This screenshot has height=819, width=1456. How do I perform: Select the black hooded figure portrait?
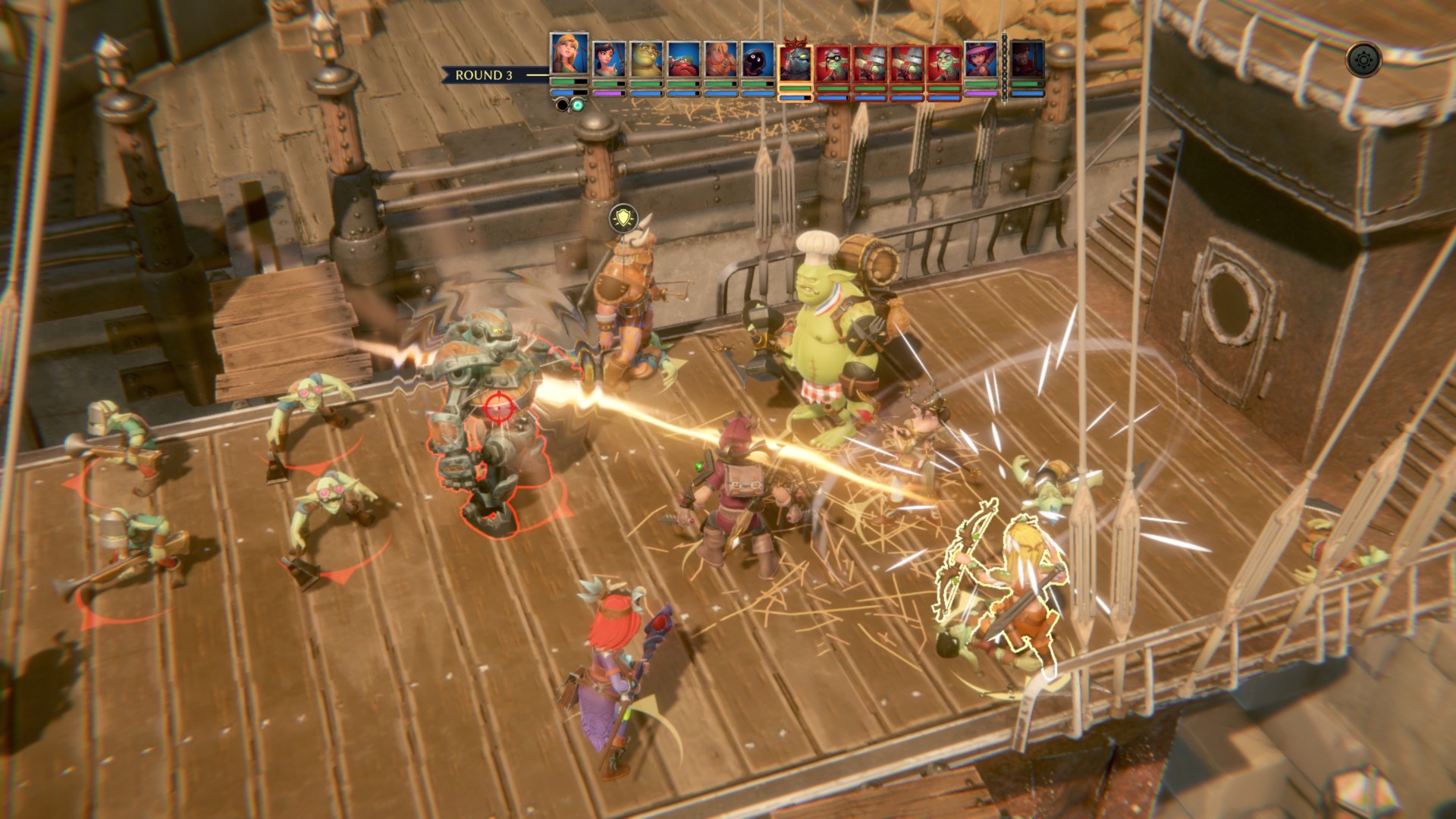pos(758,59)
